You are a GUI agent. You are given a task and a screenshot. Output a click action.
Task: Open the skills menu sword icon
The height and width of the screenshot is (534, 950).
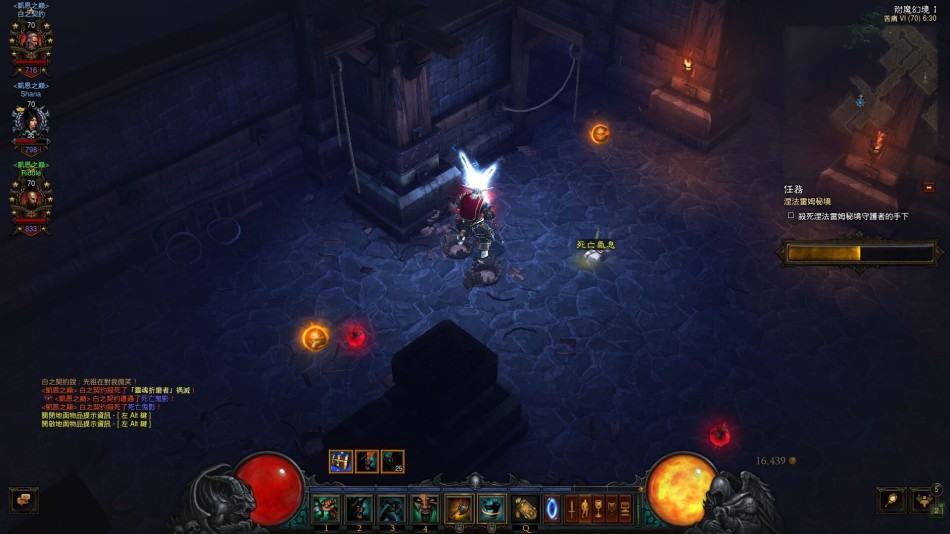[x=573, y=509]
